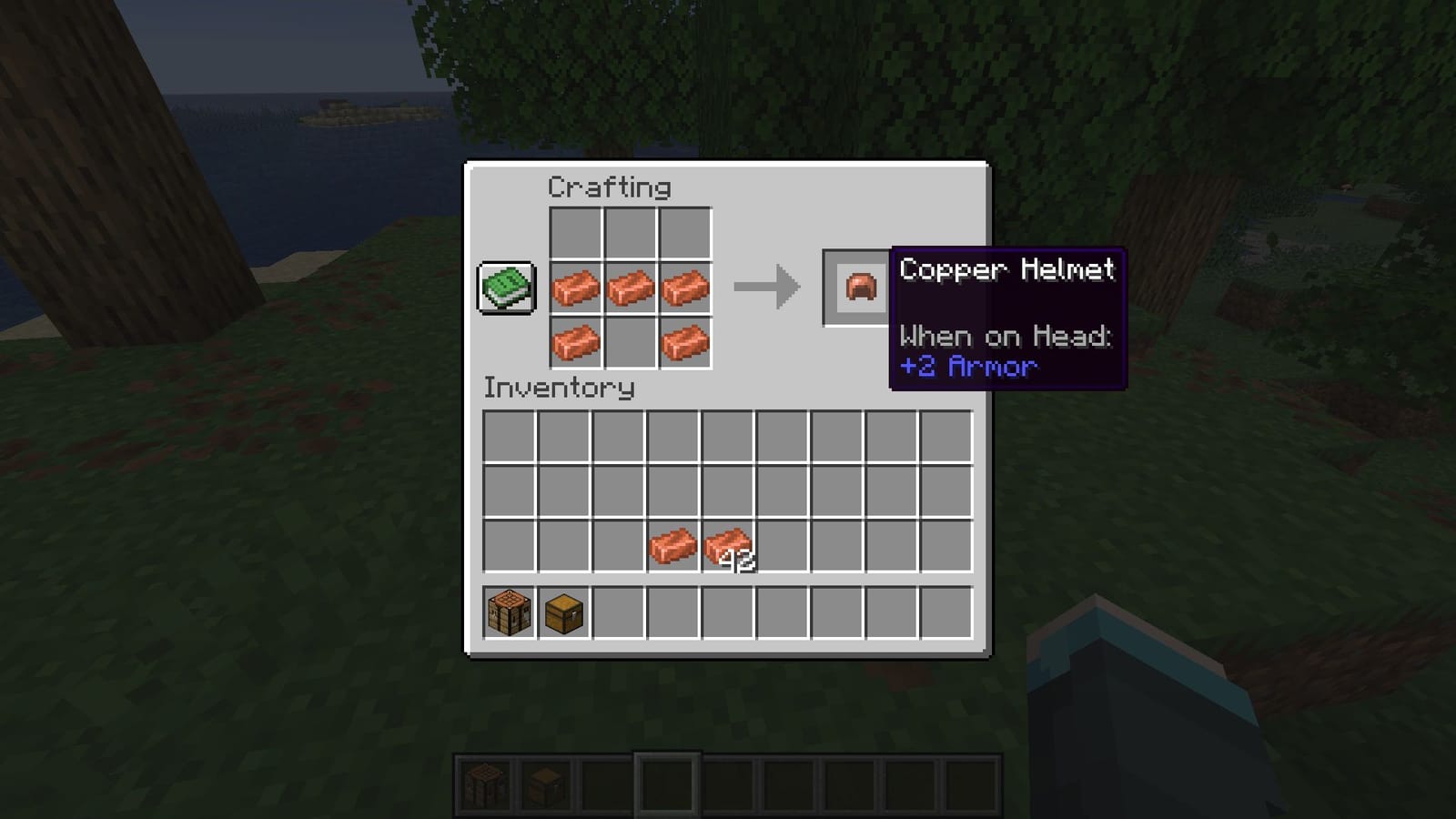
Task: Click the crafting arrow pointing to the output
Action: (x=767, y=287)
